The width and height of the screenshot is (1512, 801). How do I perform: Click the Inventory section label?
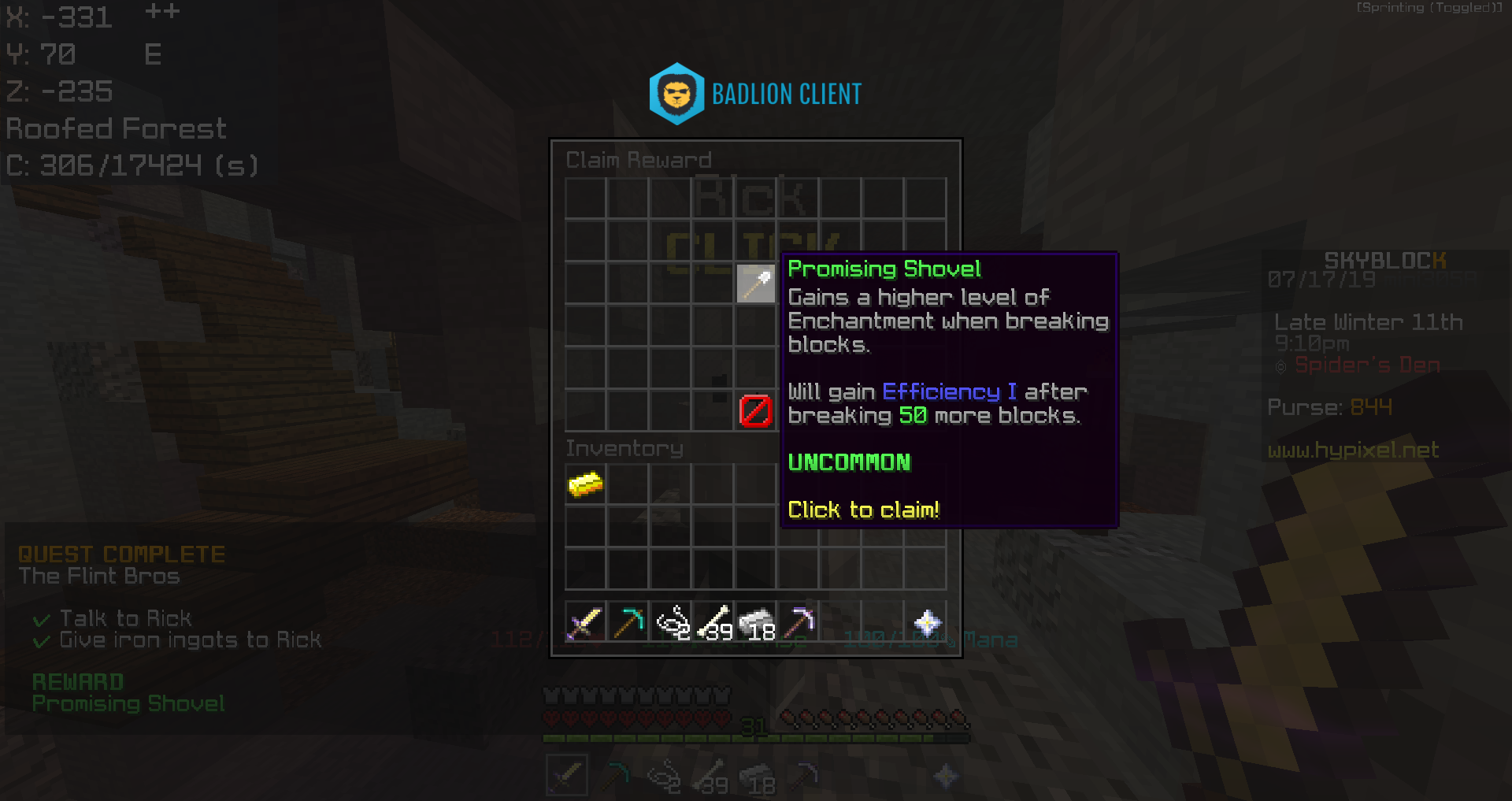coord(624,448)
